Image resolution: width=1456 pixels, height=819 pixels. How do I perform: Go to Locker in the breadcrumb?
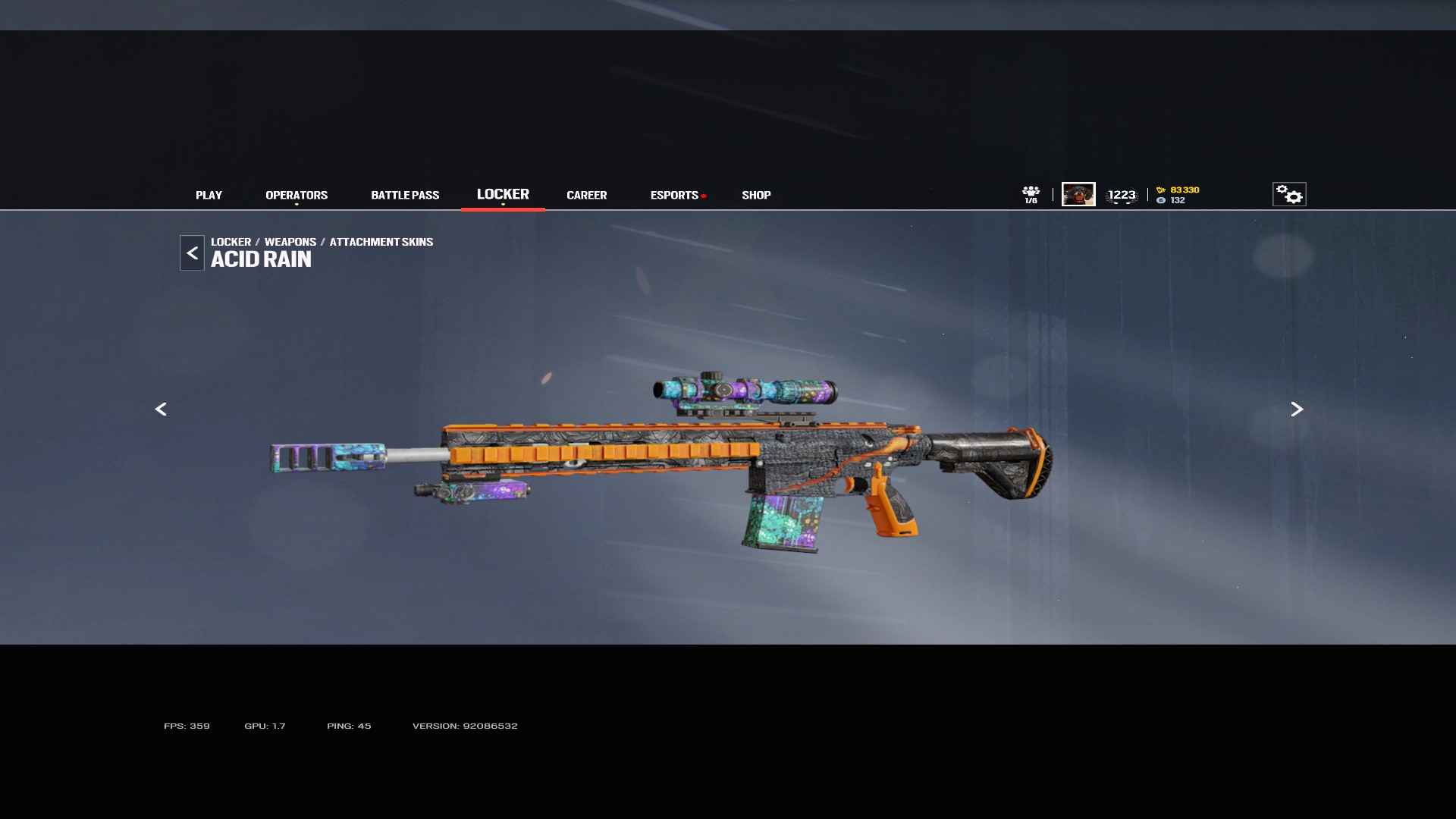[231, 242]
